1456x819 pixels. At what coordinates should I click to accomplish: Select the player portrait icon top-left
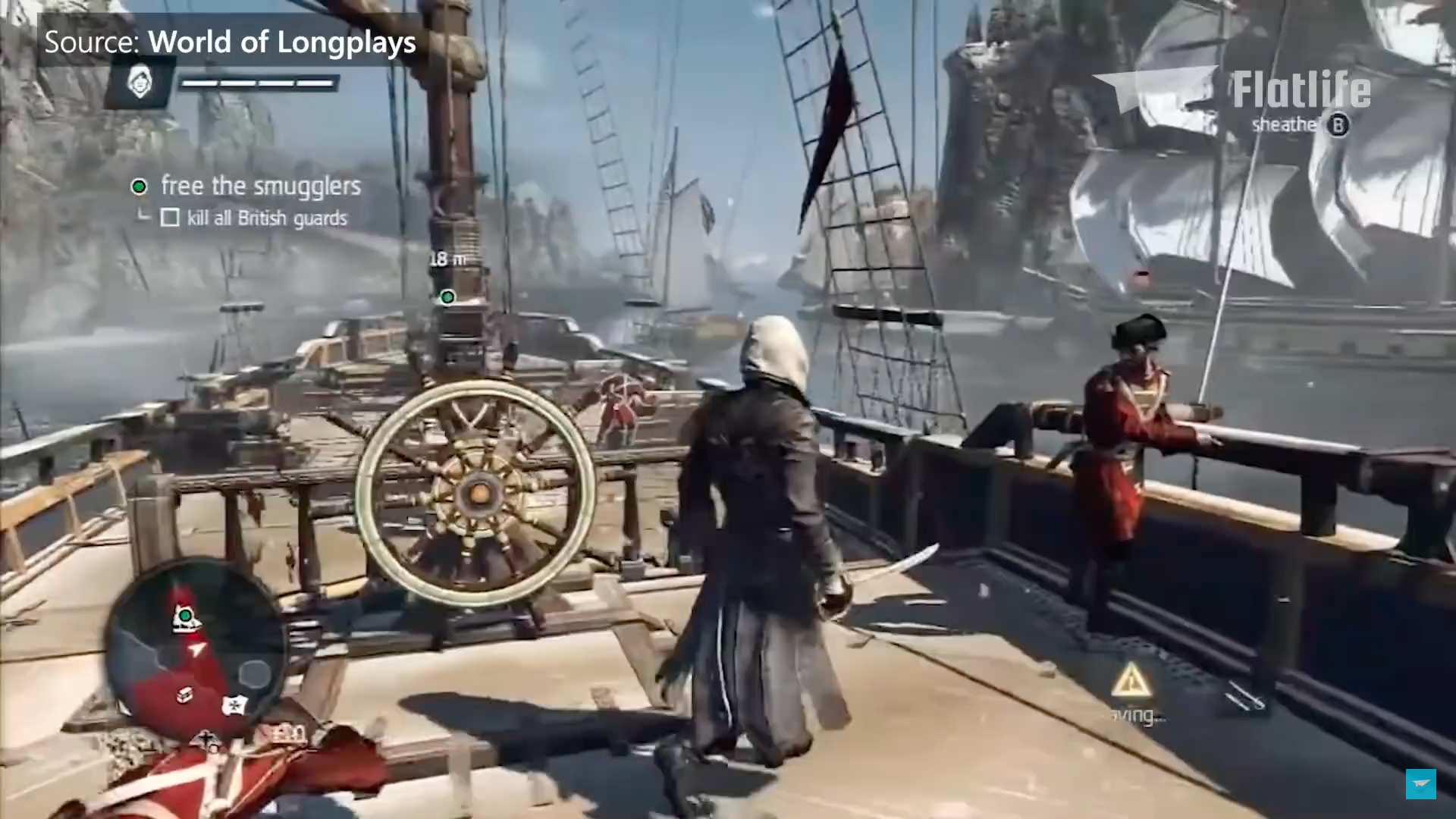(x=138, y=83)
